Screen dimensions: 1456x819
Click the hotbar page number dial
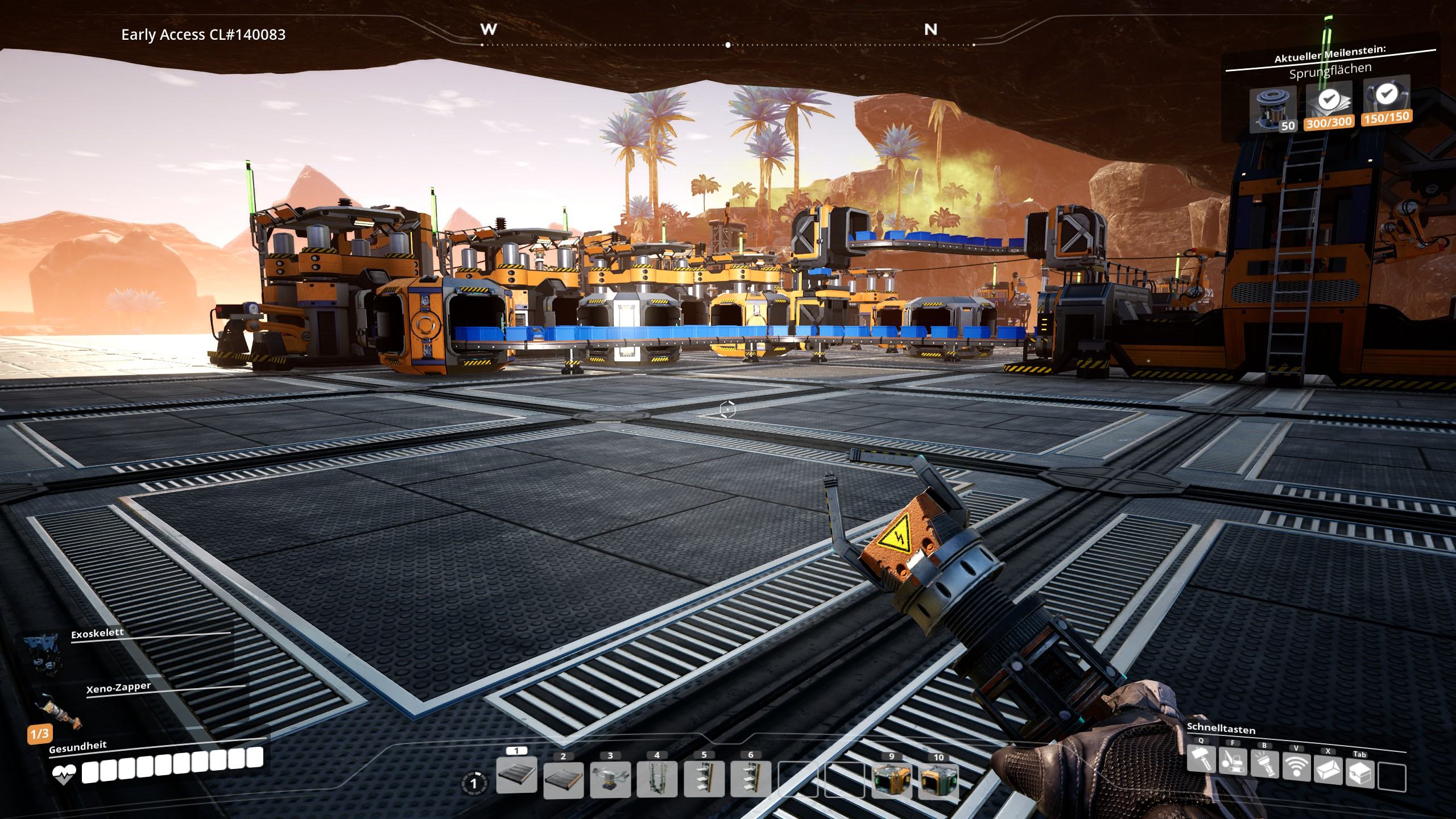tap(474, 784)
